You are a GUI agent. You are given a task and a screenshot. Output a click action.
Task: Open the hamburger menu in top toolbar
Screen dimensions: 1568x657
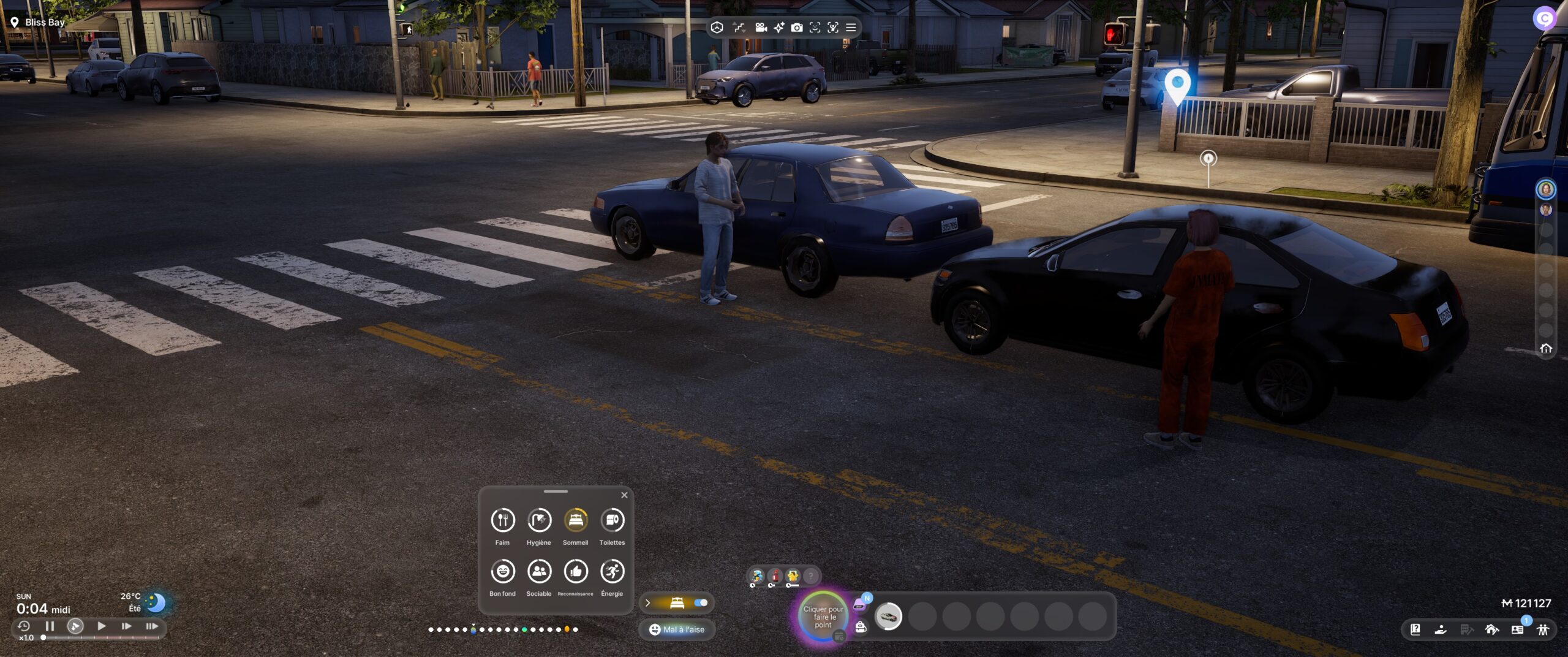coord(851,28)
